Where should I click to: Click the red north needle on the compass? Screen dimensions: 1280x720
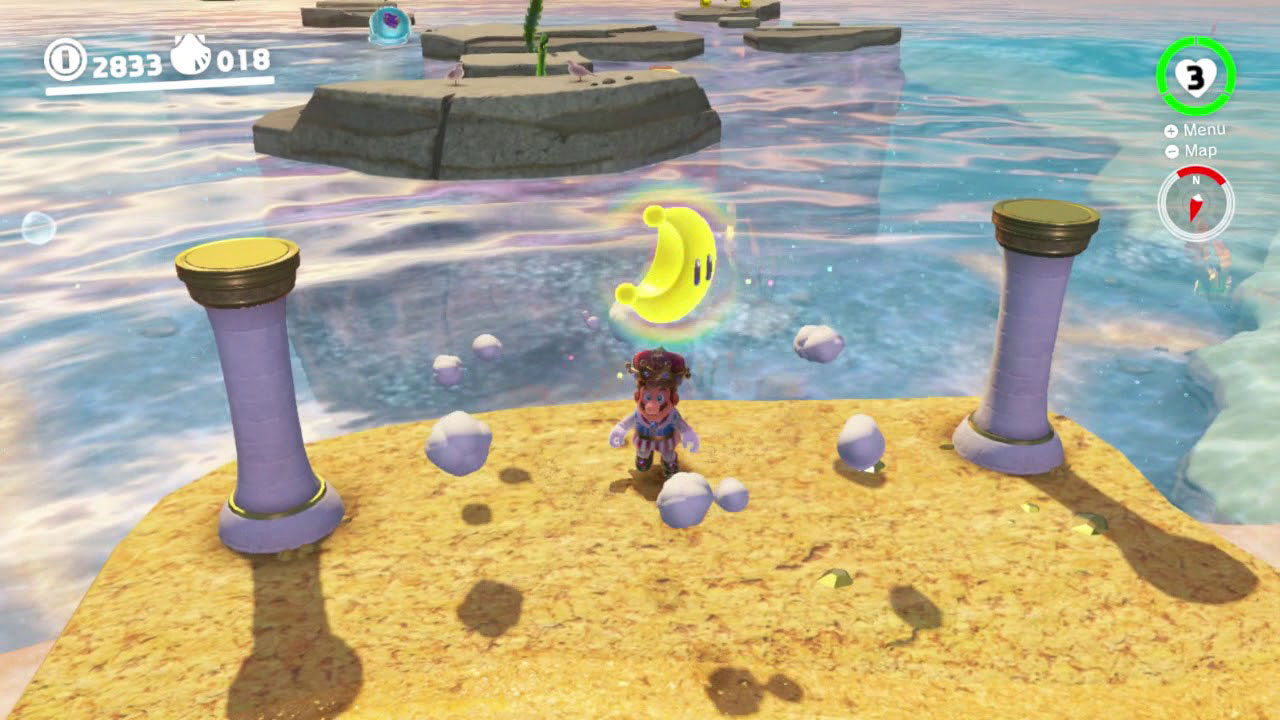pos(1195,207)
